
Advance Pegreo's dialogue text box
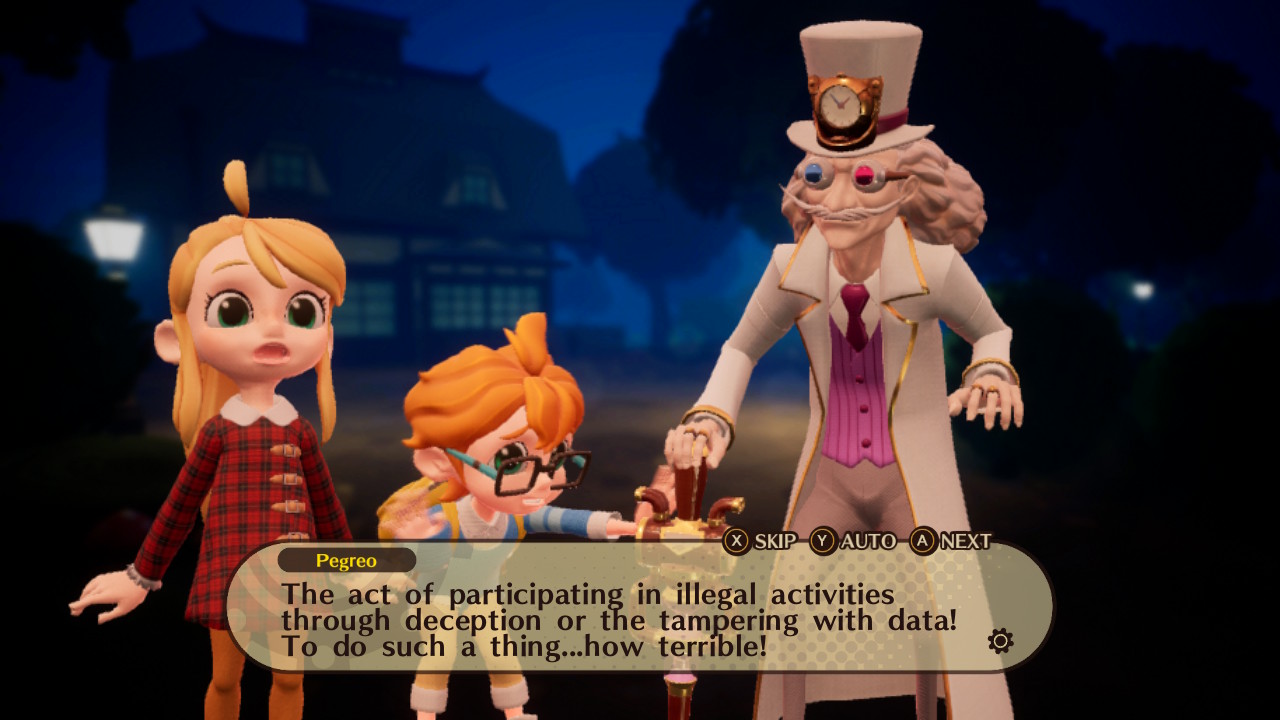951,542
